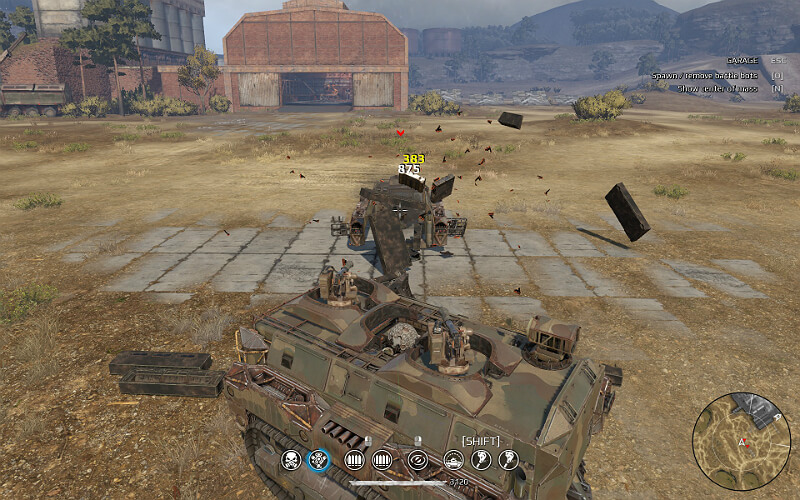Image resolution: width=800 pixels, height=500 pixels.
Task: Select the tank silhouette icon
Action: (x=453, y=460)
